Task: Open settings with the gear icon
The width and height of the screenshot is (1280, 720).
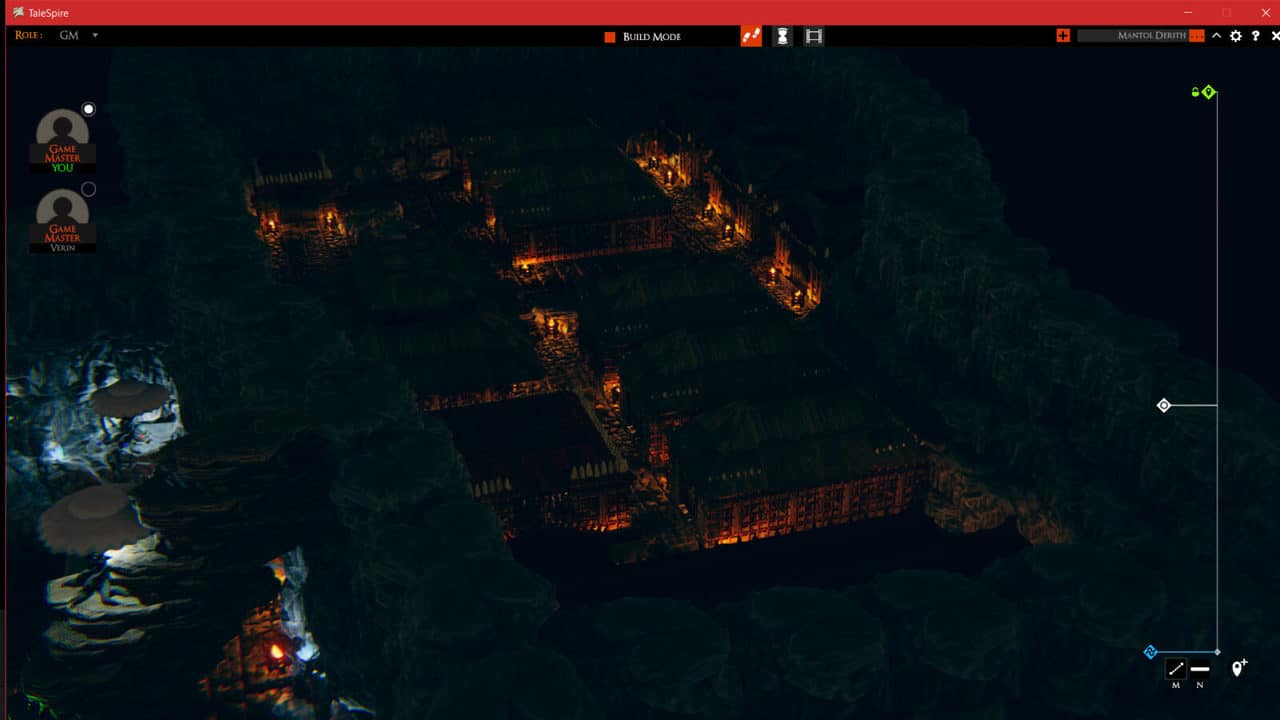Action: [x=1236, y=36]
